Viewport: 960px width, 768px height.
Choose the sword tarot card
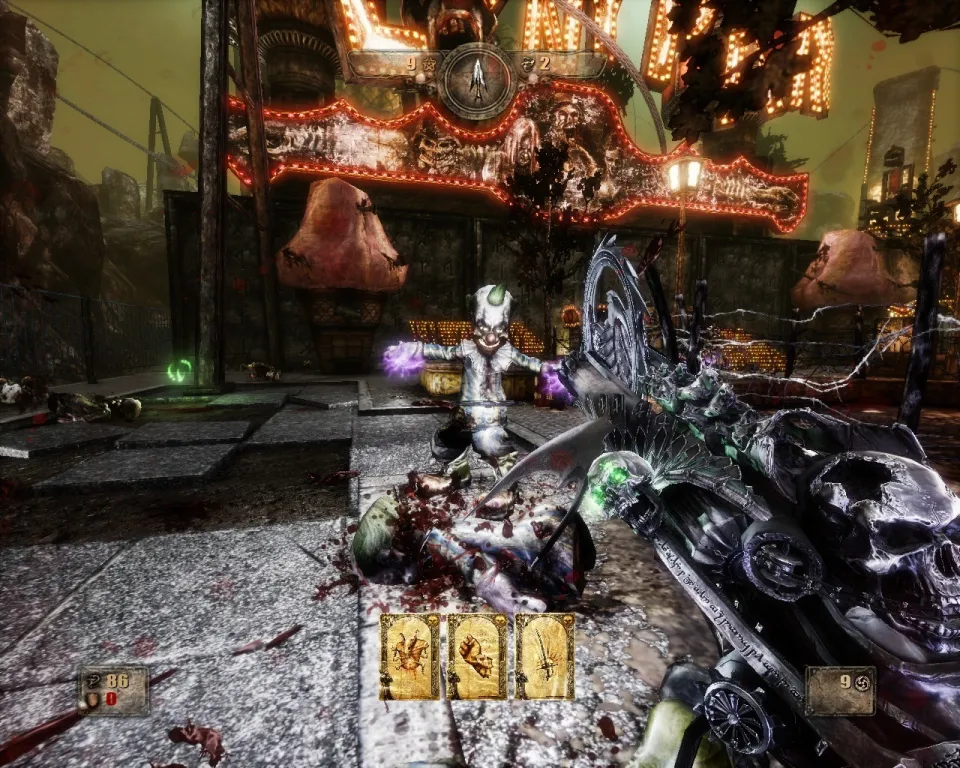point(545,656)
